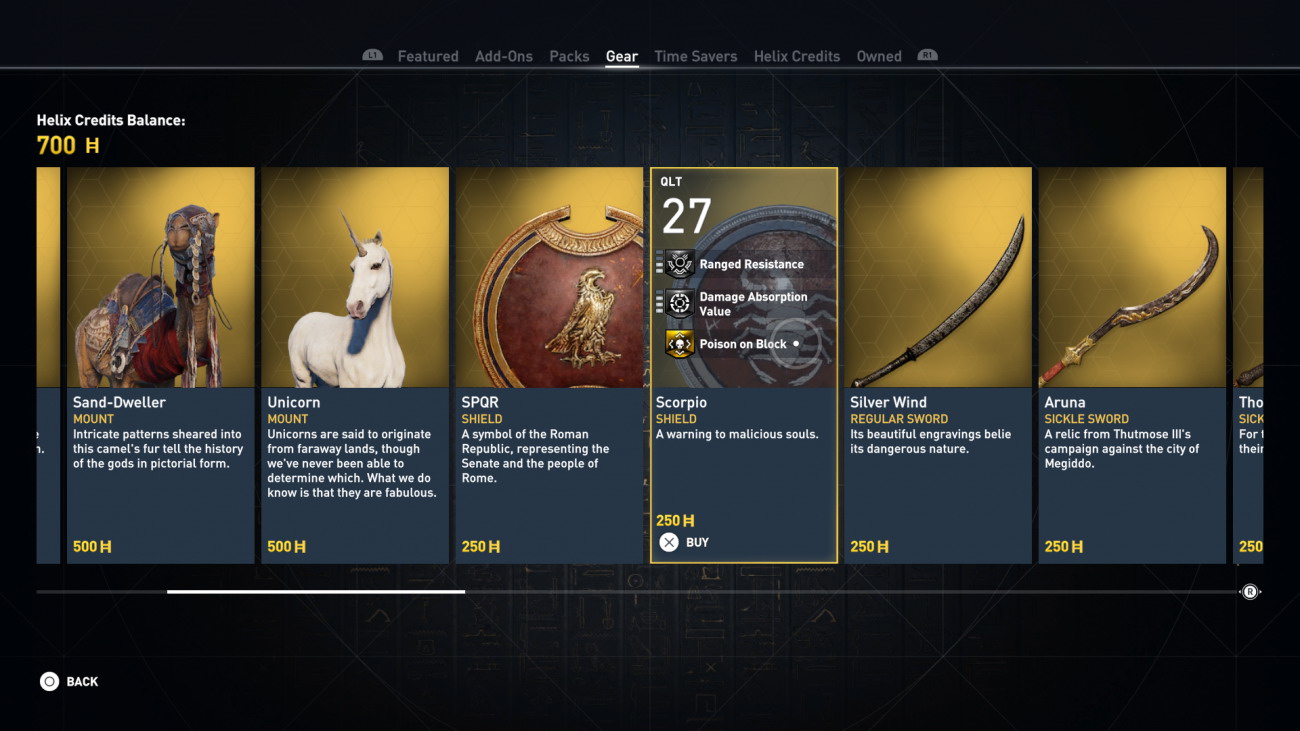1300x731 pixels.
Task: Pick the SPQR shield card
Action: click(x=549, y=365)
